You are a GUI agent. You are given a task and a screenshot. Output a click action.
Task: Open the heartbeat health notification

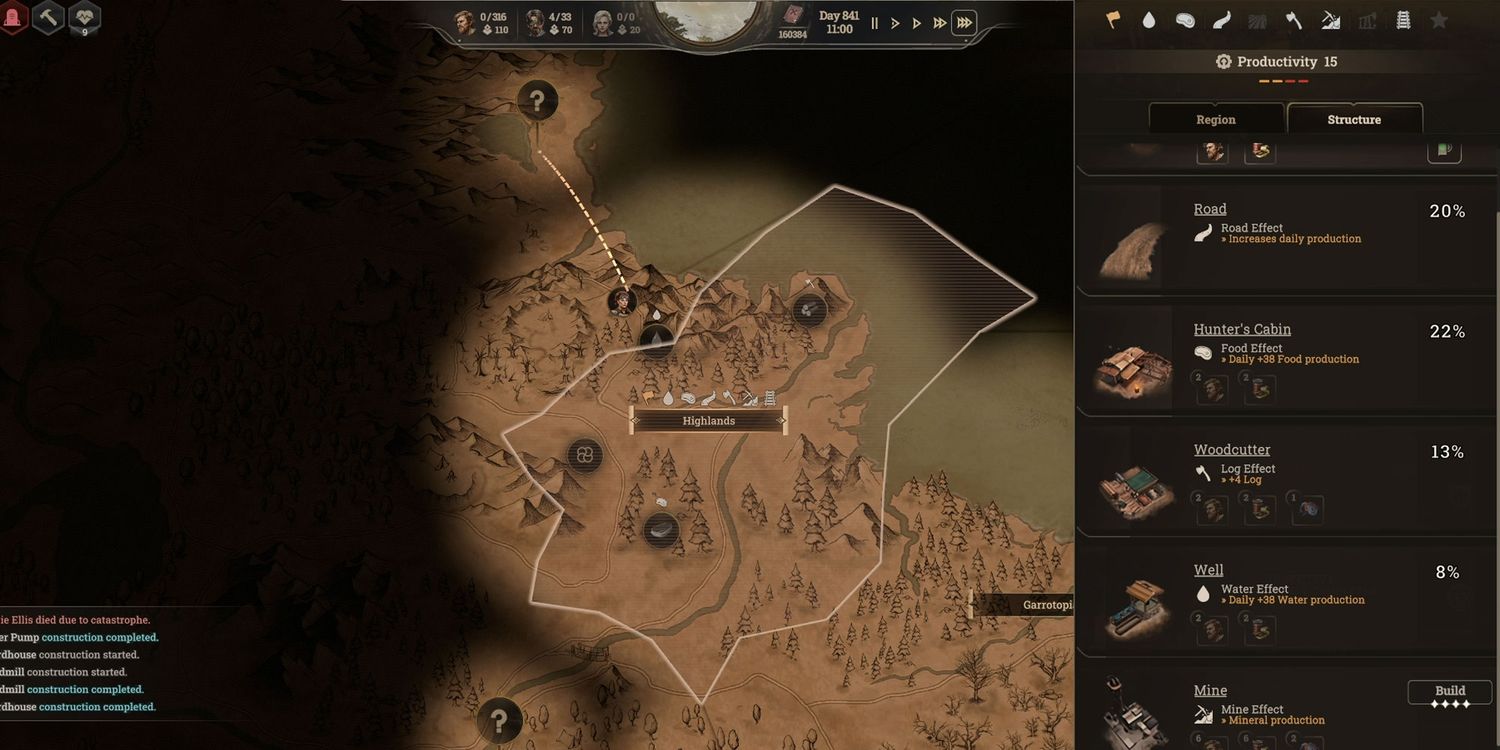point(84,16)
